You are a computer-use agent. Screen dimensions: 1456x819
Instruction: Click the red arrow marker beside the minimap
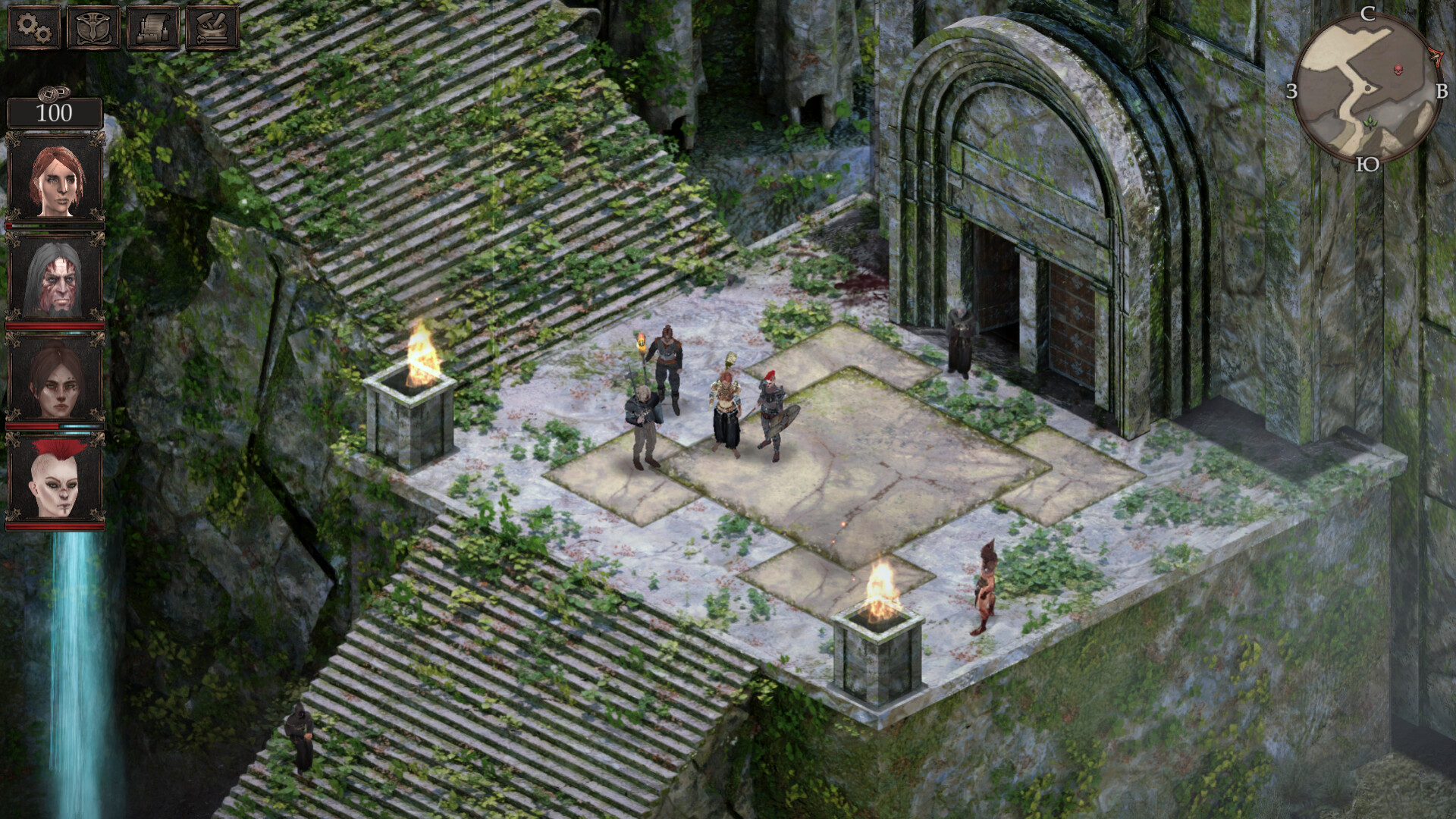pyautogui.click(x=1436, y=57)
